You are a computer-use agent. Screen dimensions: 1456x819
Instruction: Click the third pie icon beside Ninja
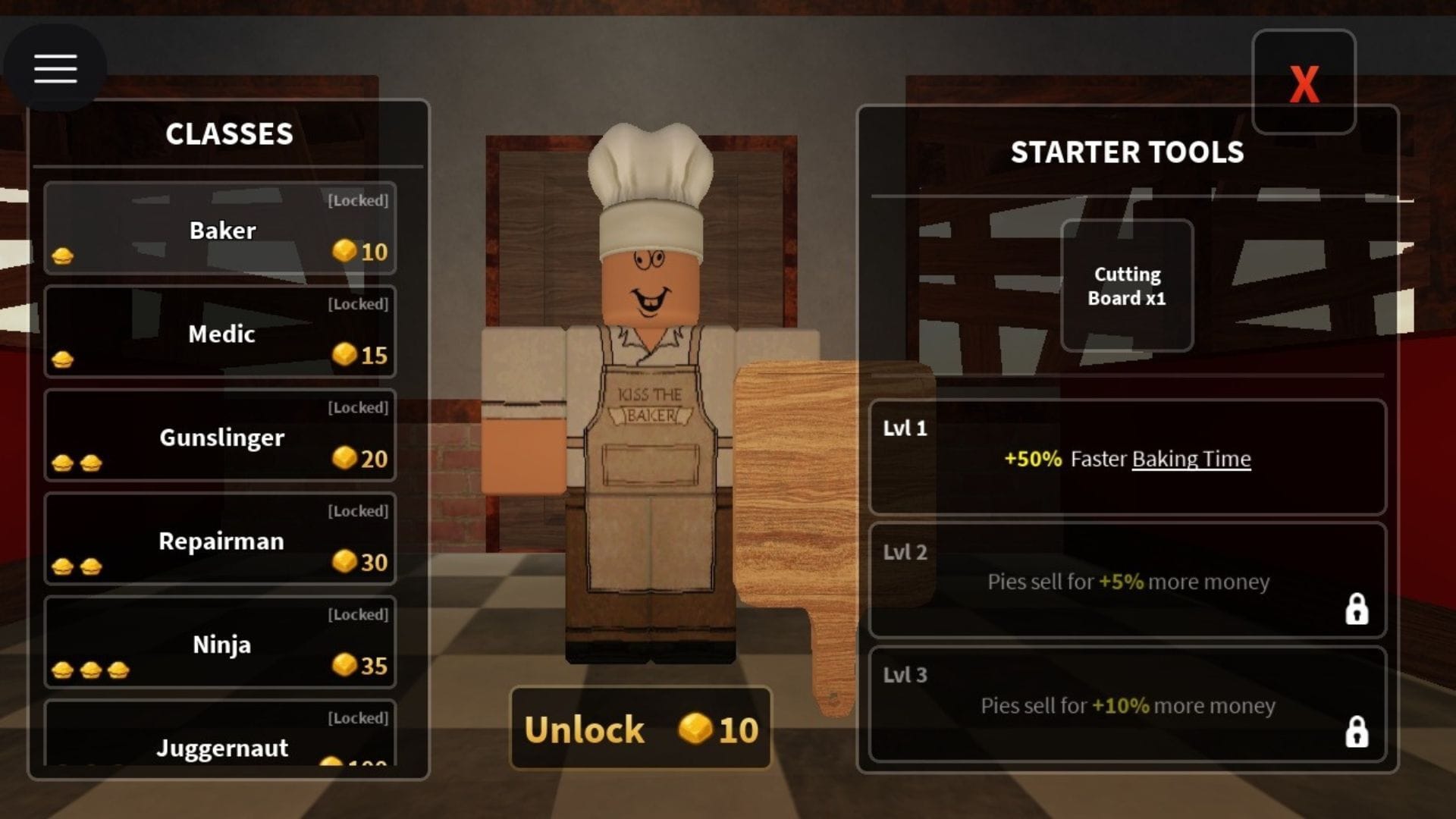pyautogui.click(x=118, y=670)
